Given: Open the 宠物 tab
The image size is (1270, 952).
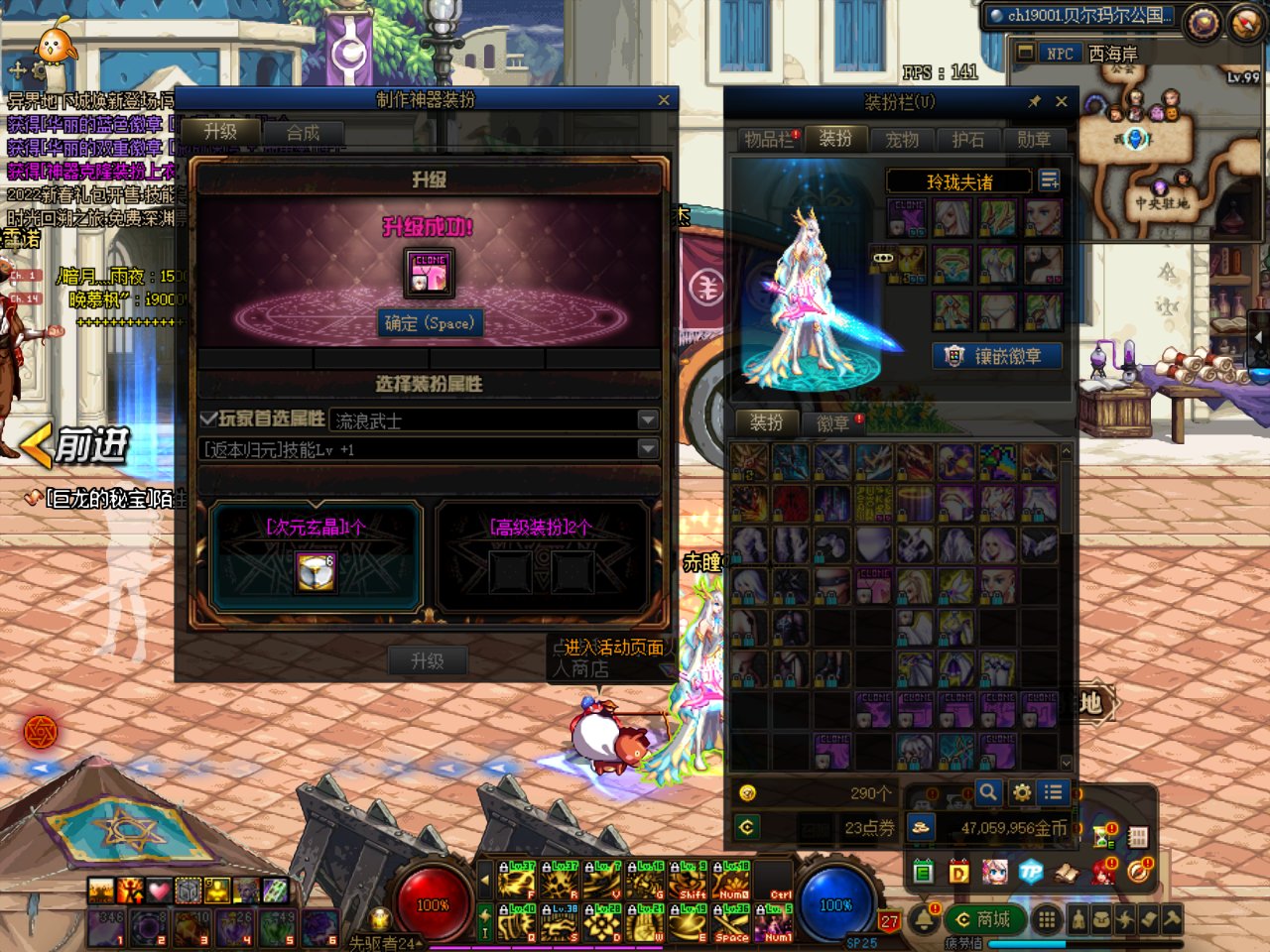Looking at the screenshot, I should point(902,140).
